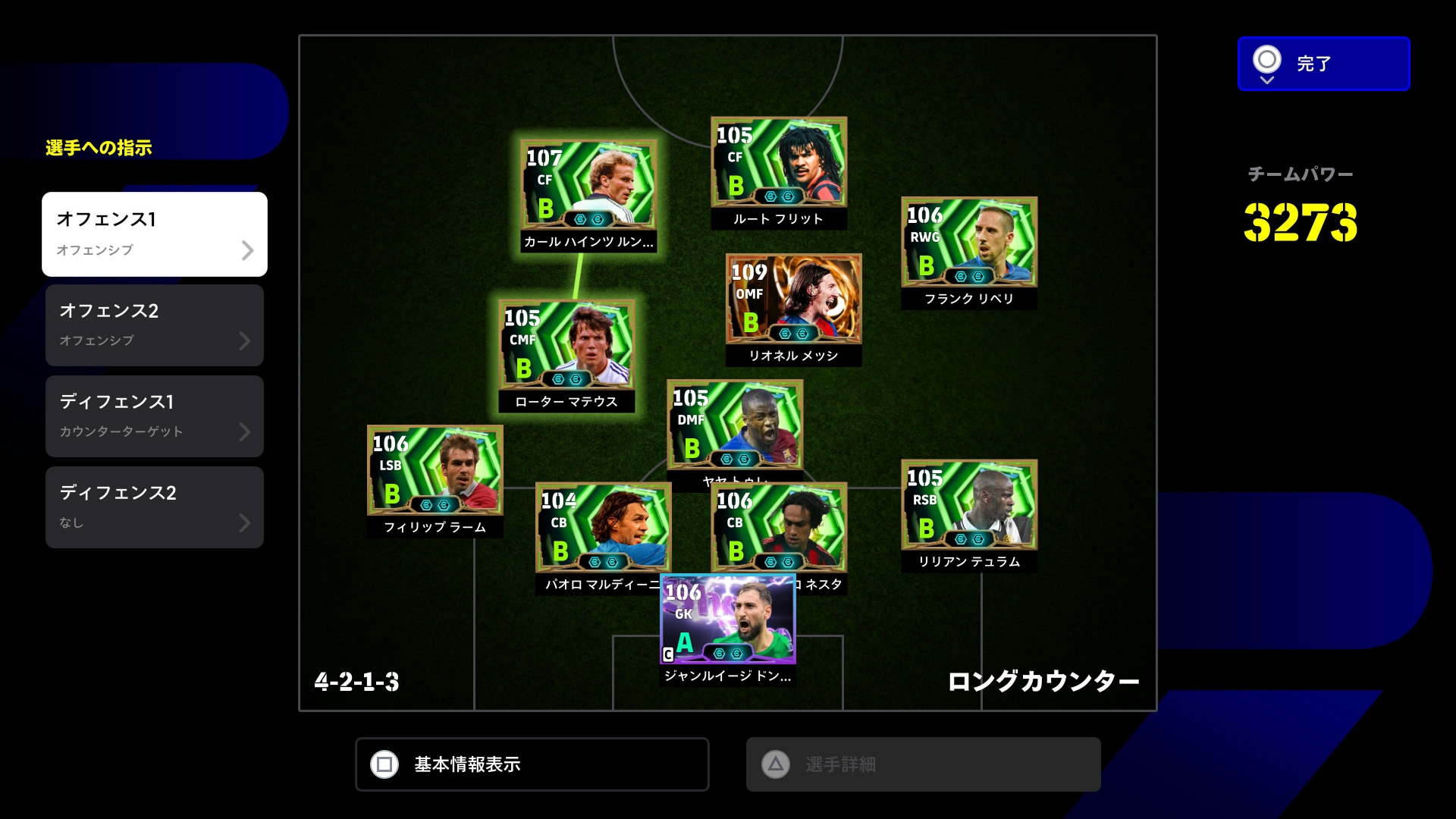Choose the ディフェンス1 カウンターターゲット entry
The width and height of the screenshot is (1456, 819).
(155, 416)
